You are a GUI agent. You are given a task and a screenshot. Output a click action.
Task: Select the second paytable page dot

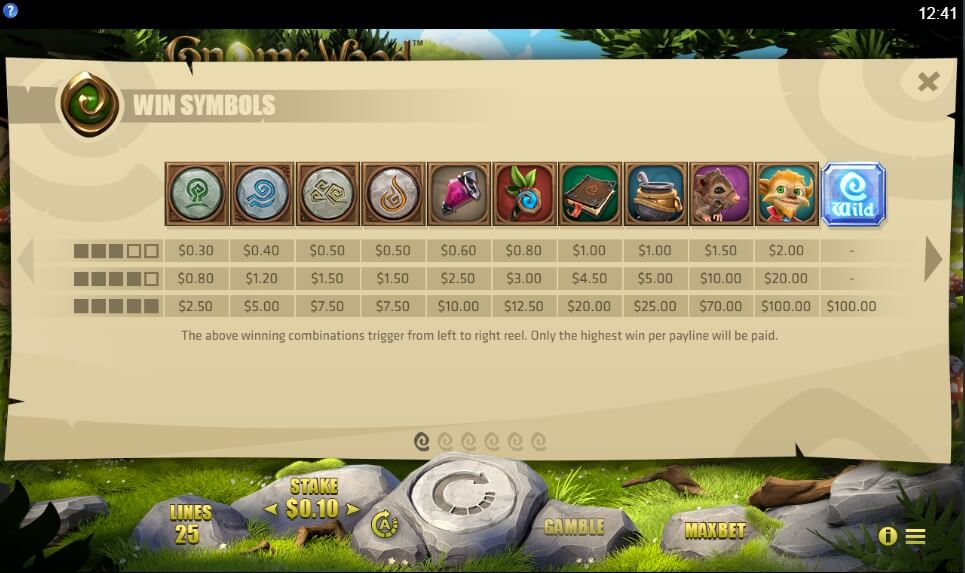(x=445, y=440)
